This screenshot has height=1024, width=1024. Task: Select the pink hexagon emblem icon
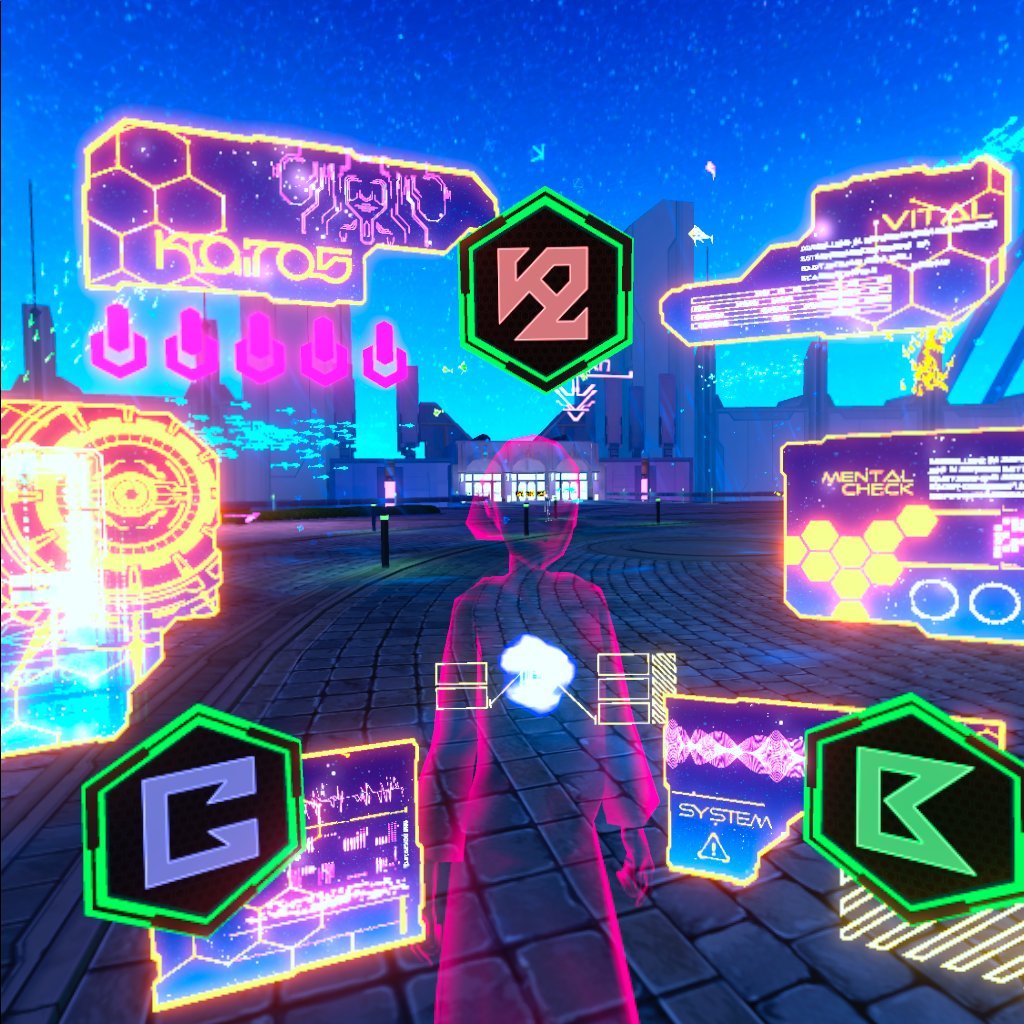point(545,290)
